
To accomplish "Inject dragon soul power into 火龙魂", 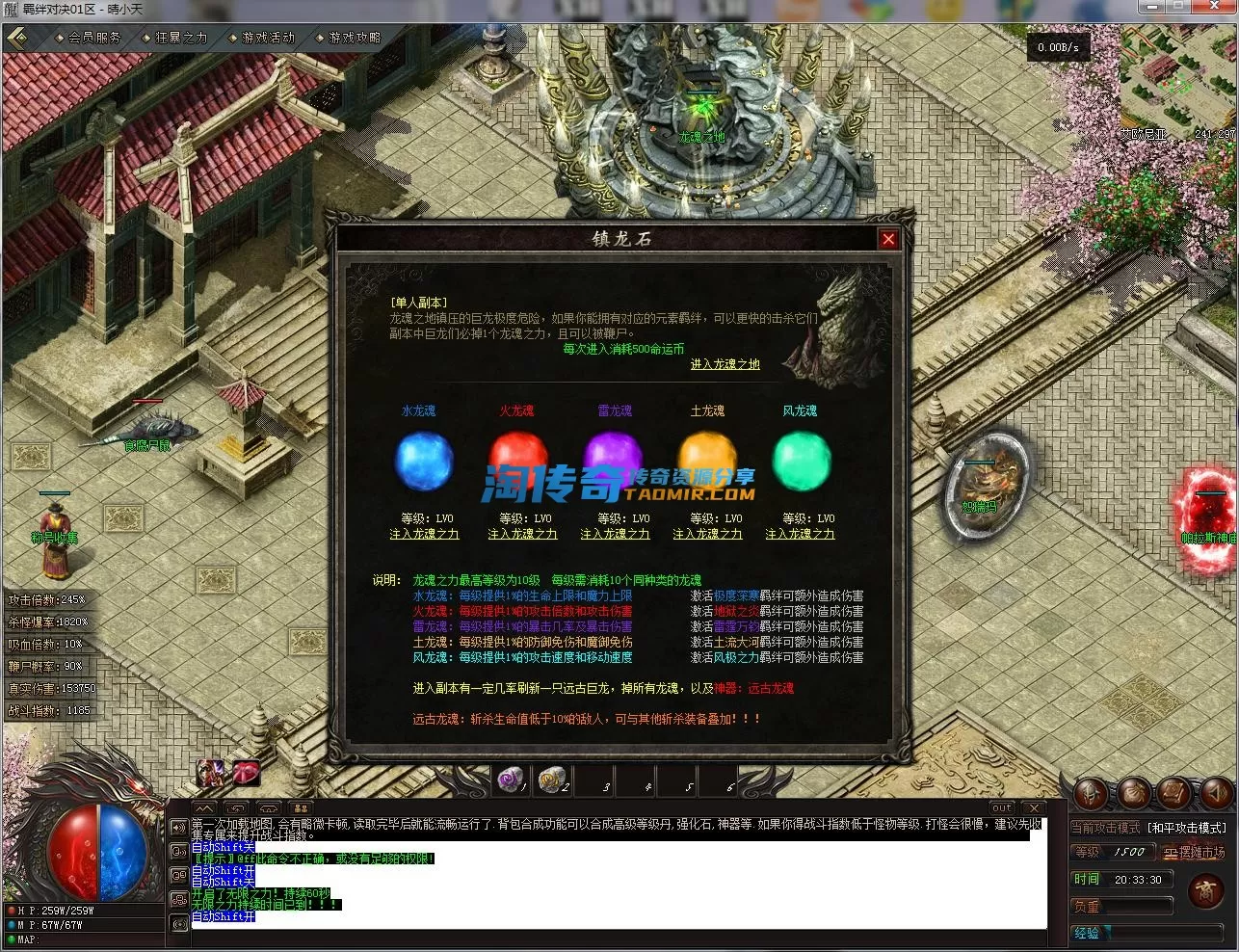I will pyautogui.click(x=522, y=534).
